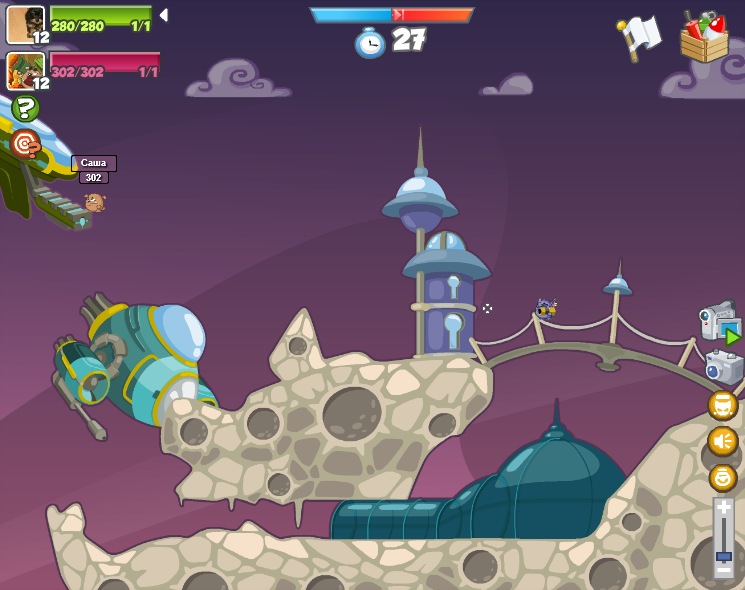This screenshot has height=590, width=745.
Task: Click the orange button above the speaker
Action: pyautogui.click(x=722, y=405)
